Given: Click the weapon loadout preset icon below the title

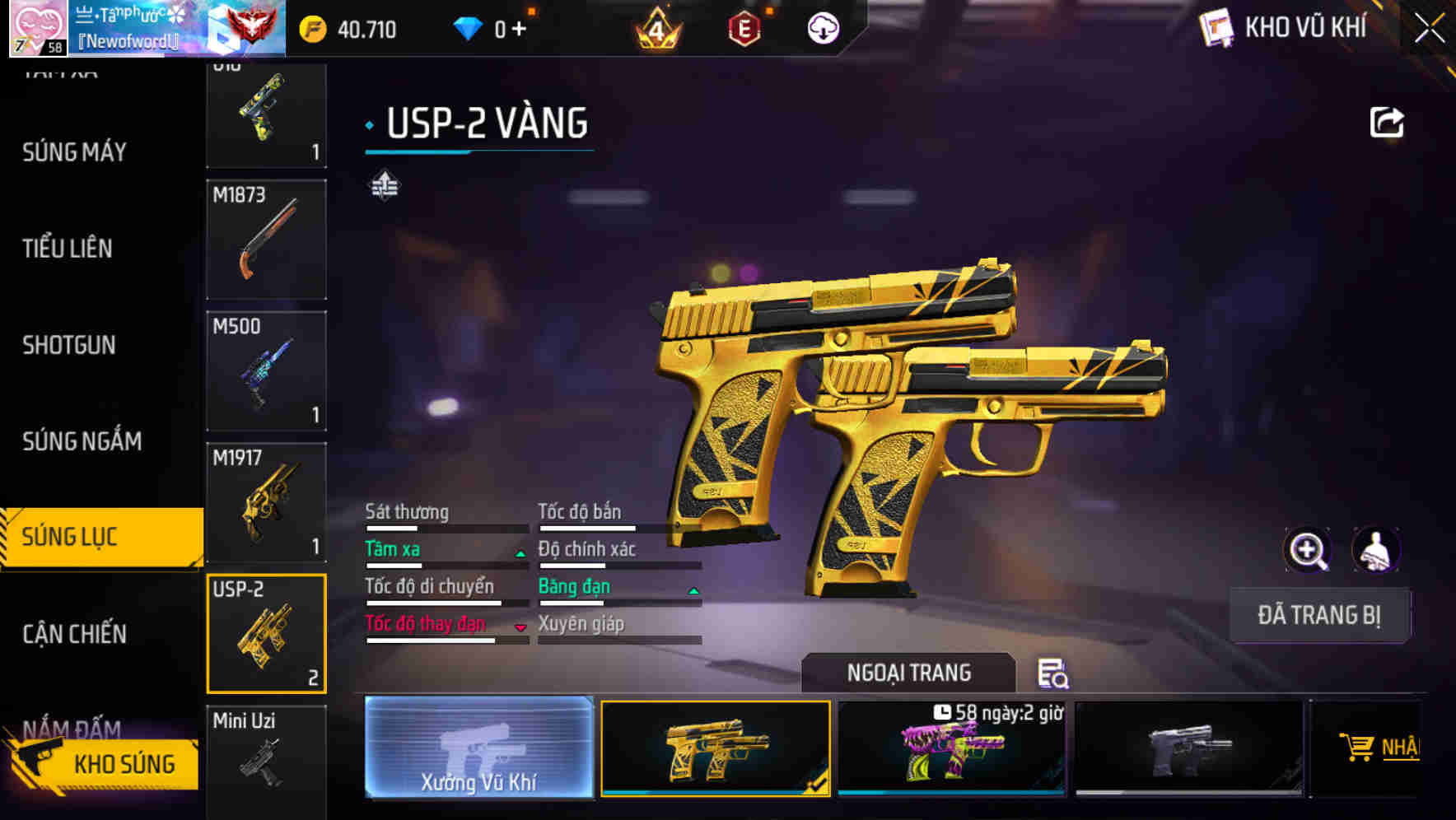Looking at the screenshot, I should [x=384, y=185].
